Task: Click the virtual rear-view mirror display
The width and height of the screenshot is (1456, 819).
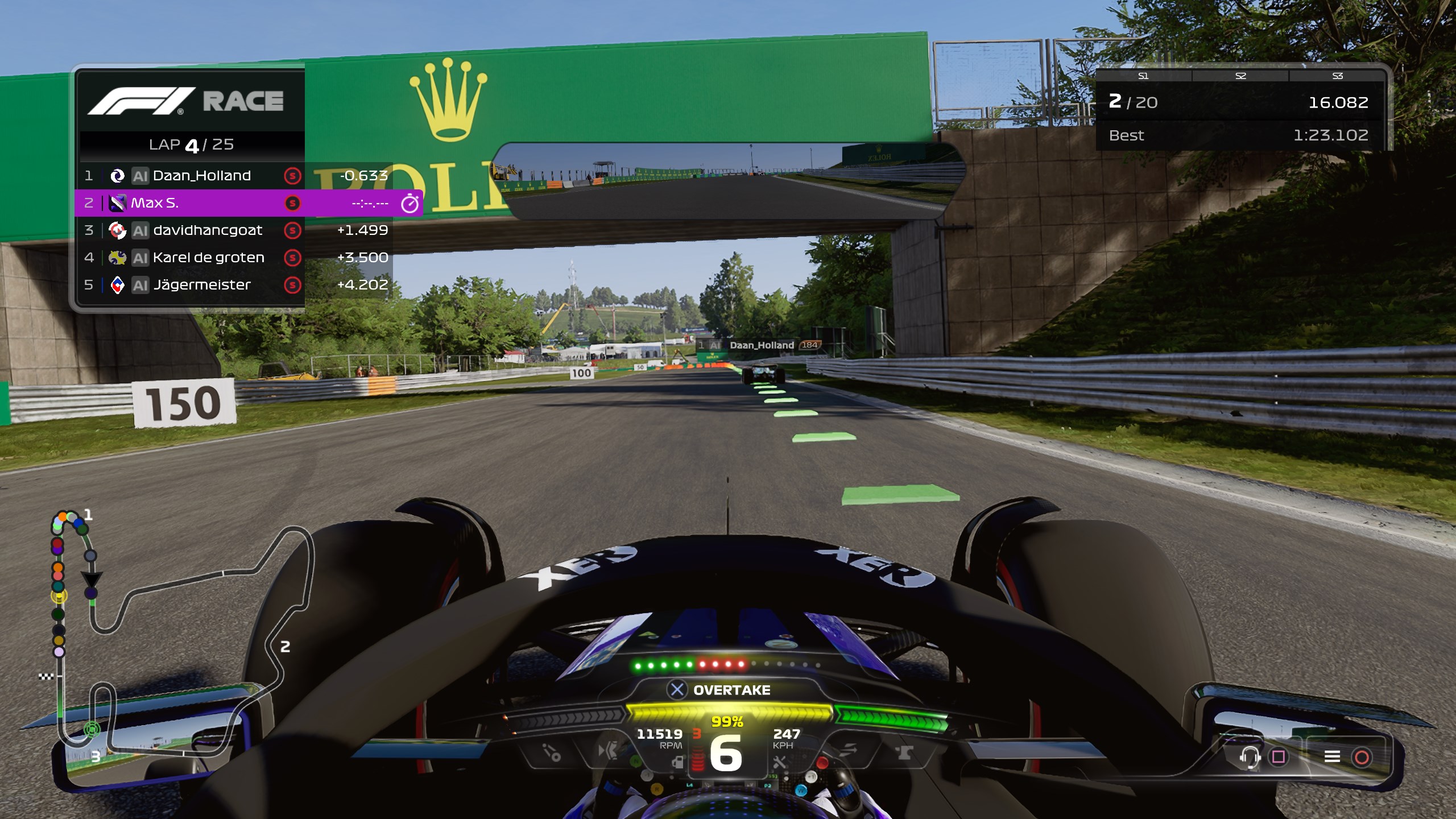Action: 728,181
